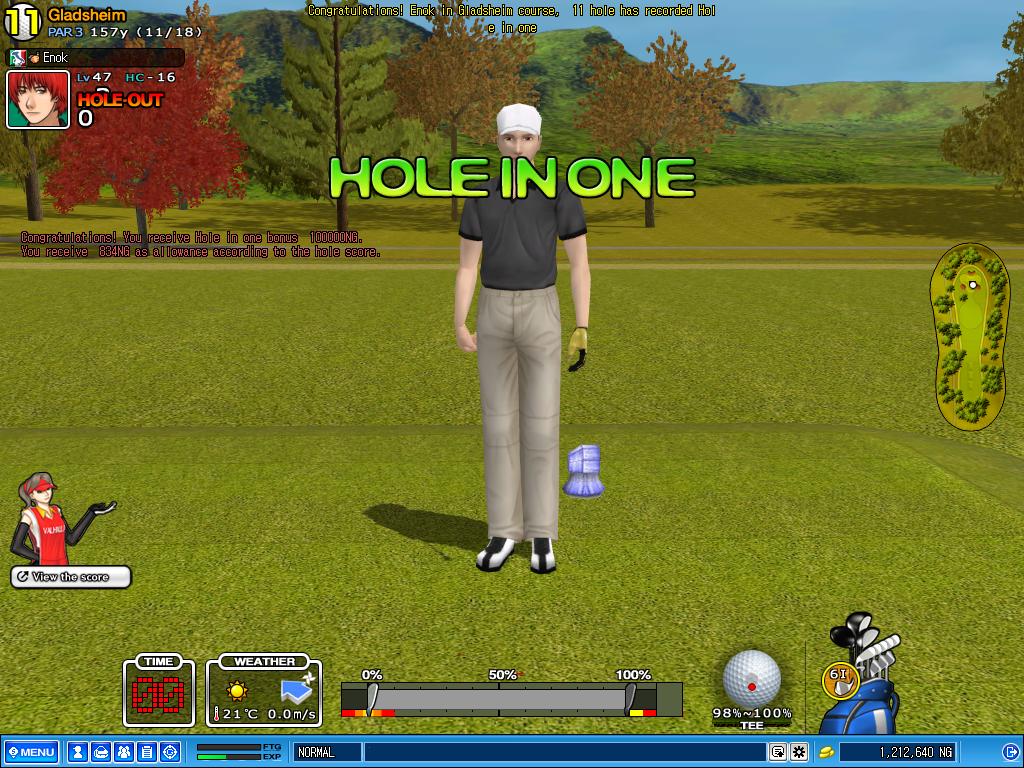Open the cart toolbar icon
Screen dimensions: 1024x768
pyautogui.click(x=100, y=752)
